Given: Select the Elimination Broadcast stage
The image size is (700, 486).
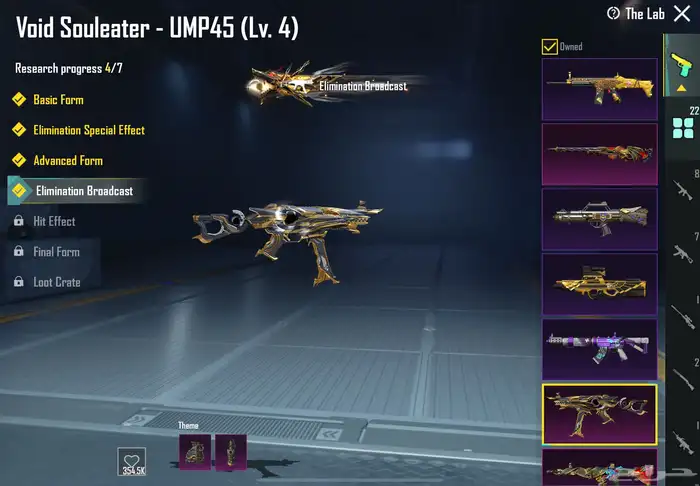Looking at the screenshot, I should pos(84,190).
